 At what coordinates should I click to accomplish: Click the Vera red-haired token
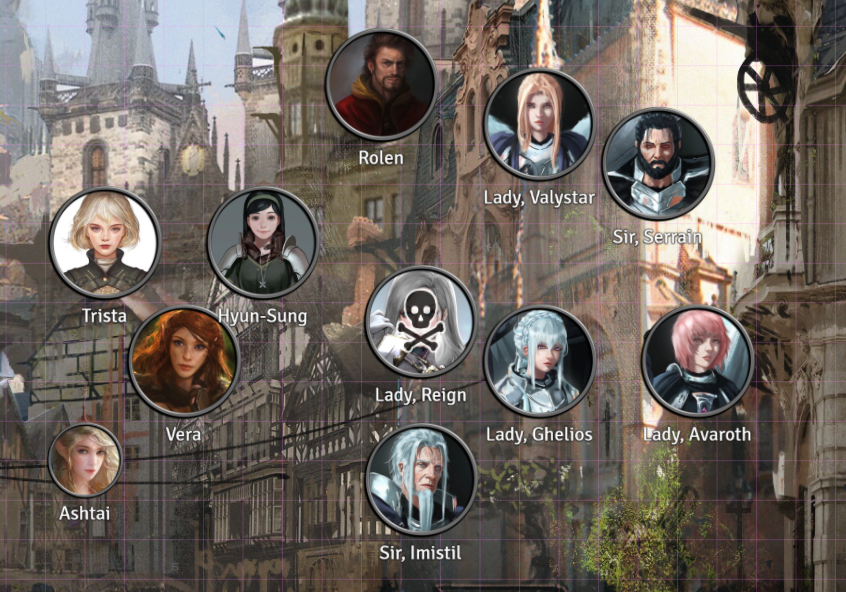point(184,361)
